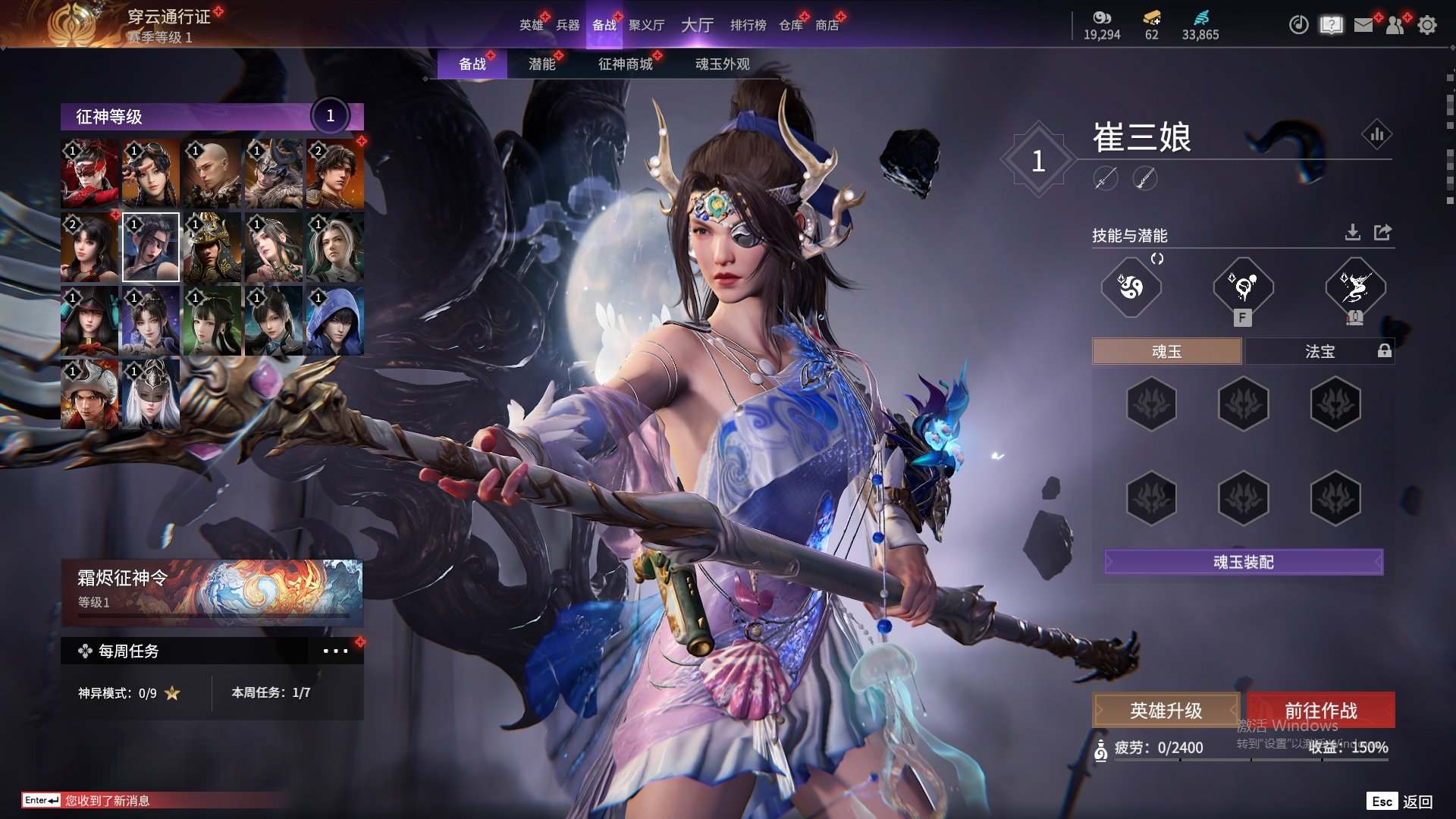1456x819 pixels.
Task: Switch to the 魂玉外观 tab
Action: [x=722, y=64]
